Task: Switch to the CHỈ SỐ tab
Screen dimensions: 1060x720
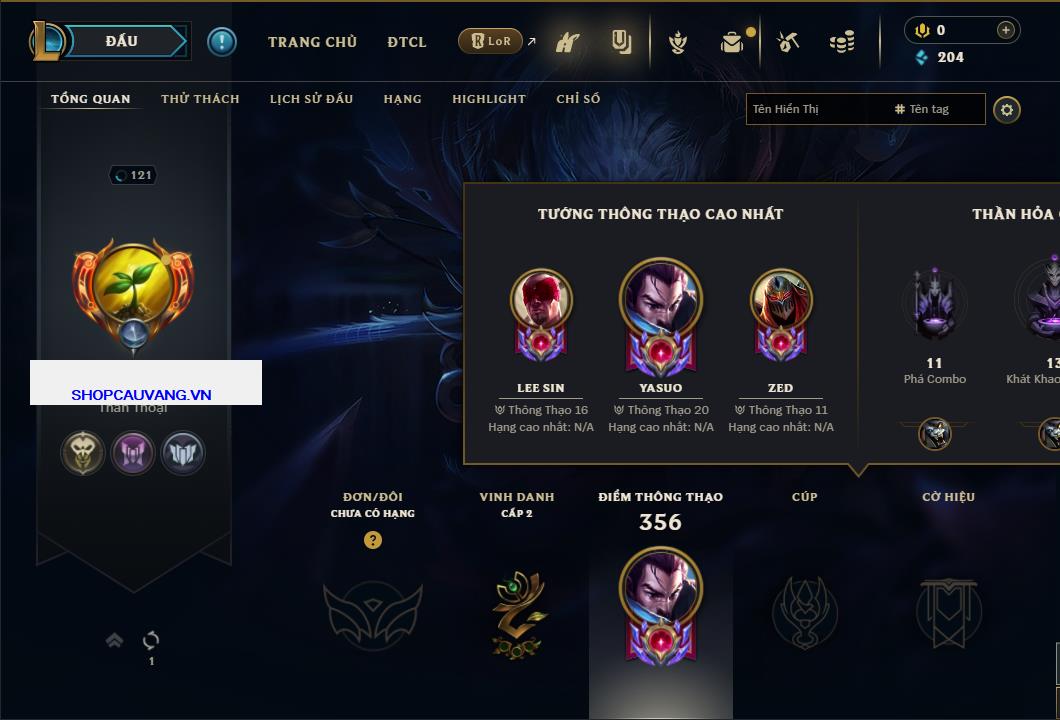Action: click(578, 99)
